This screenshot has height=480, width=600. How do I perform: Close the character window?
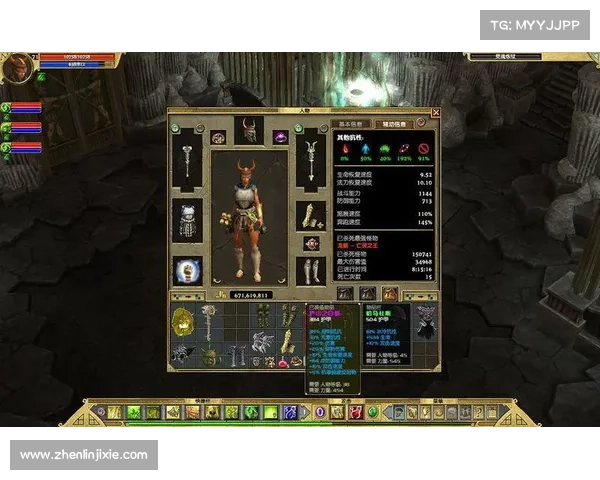(435, 113)
